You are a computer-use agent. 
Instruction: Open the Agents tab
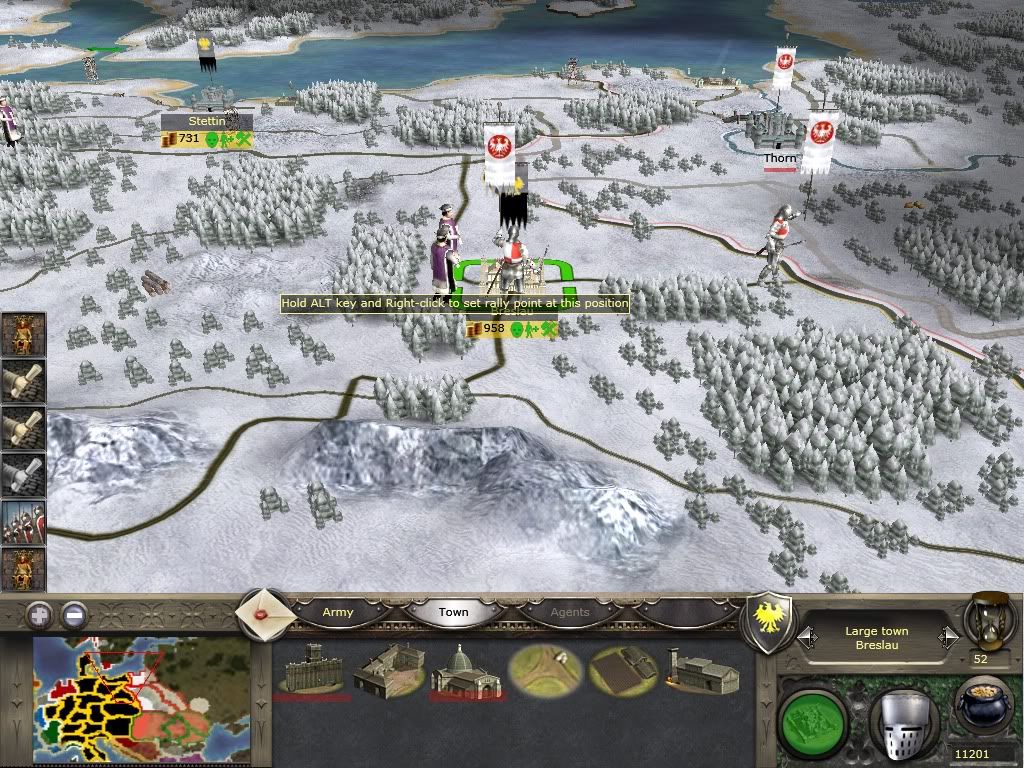click(570, 612)
